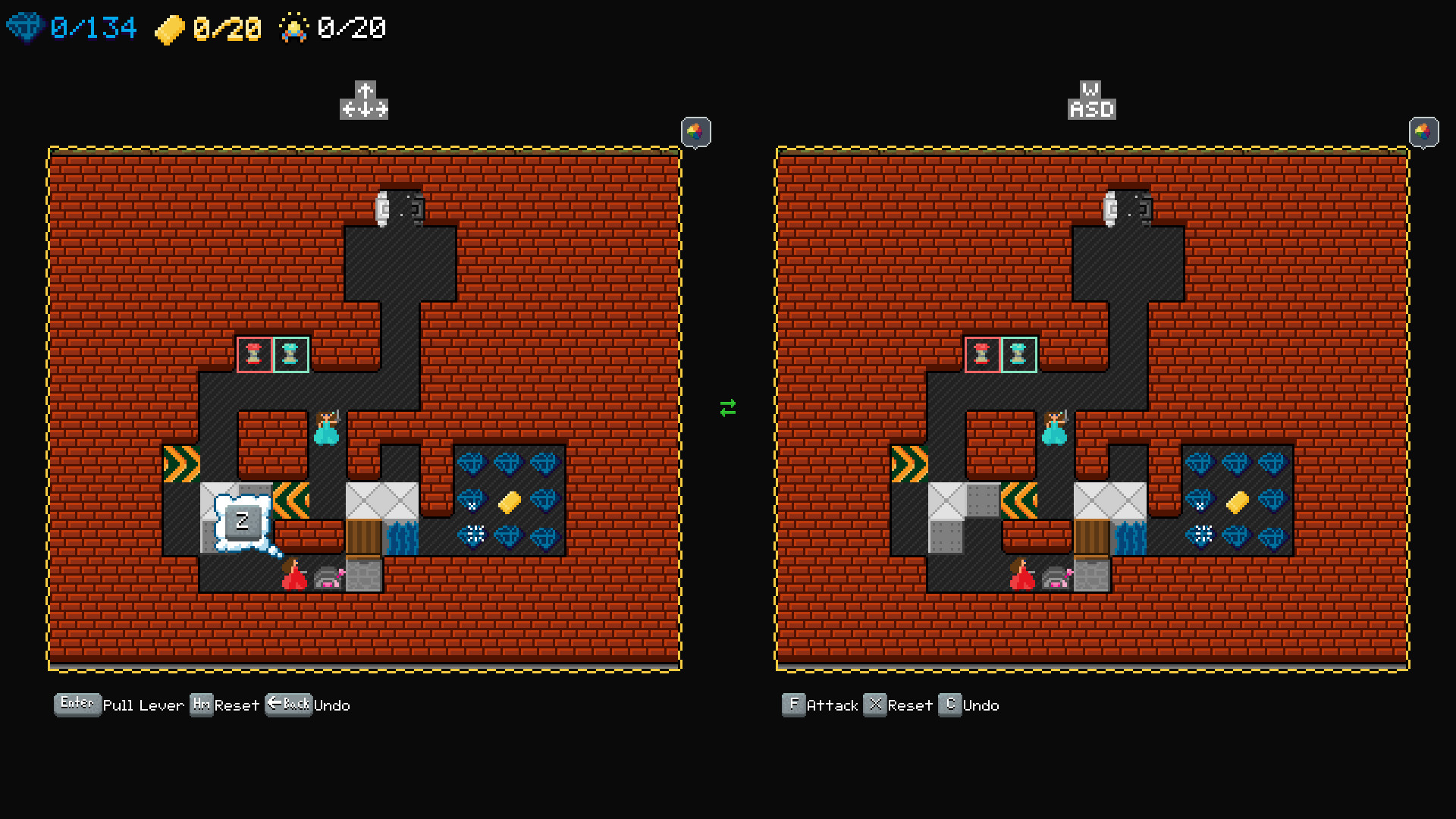The width and height of the screenshot is (1456, 819).
Task: Pull the teal lever on the left map
Action: [x=291, y=354]
